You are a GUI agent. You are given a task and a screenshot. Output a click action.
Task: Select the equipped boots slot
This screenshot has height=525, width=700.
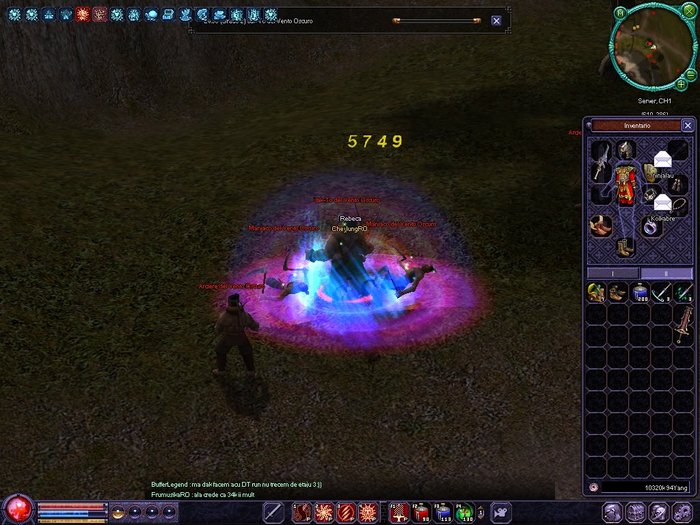(626, 246)
